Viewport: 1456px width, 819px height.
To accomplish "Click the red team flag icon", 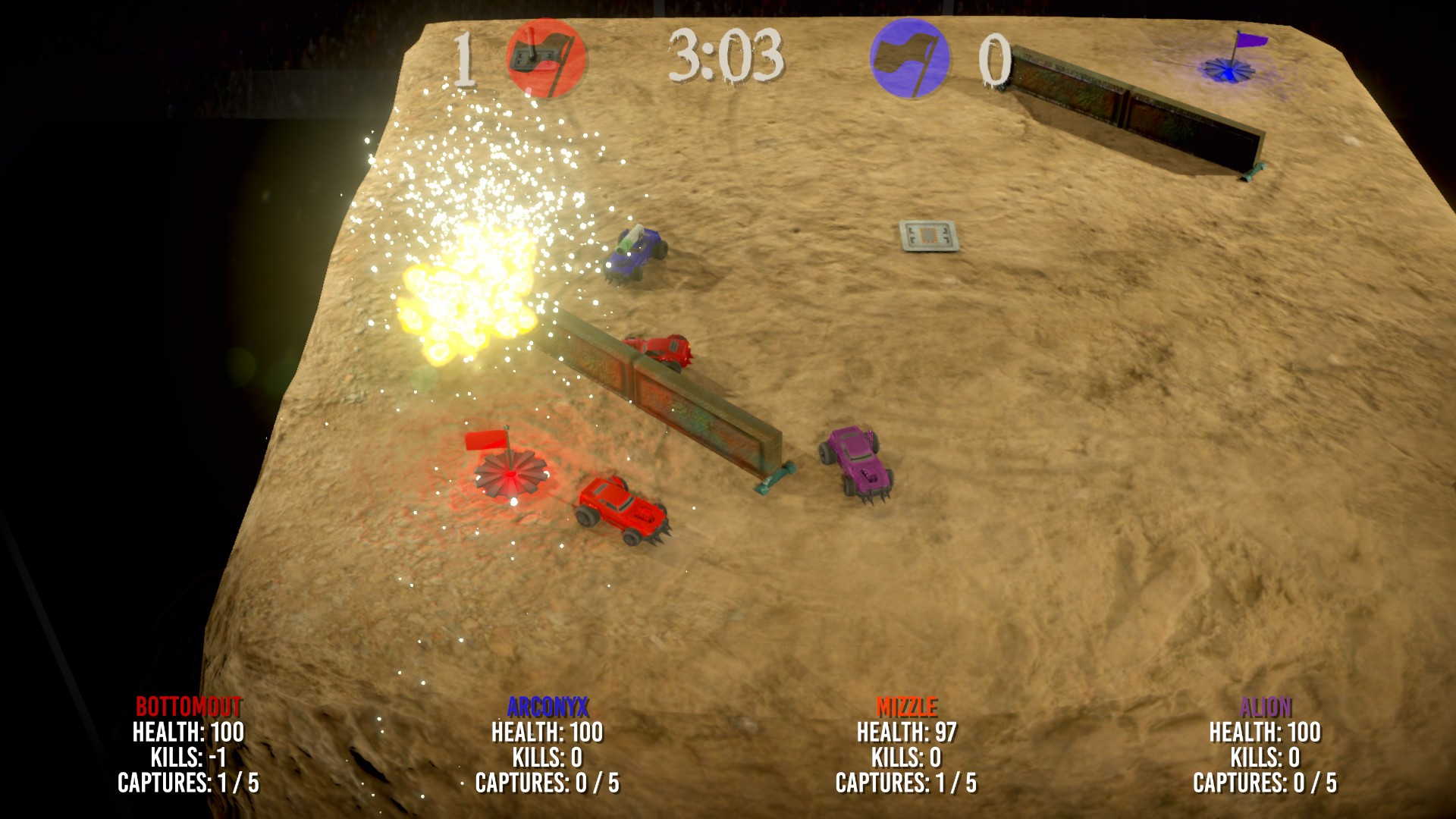I will (546, 58).
